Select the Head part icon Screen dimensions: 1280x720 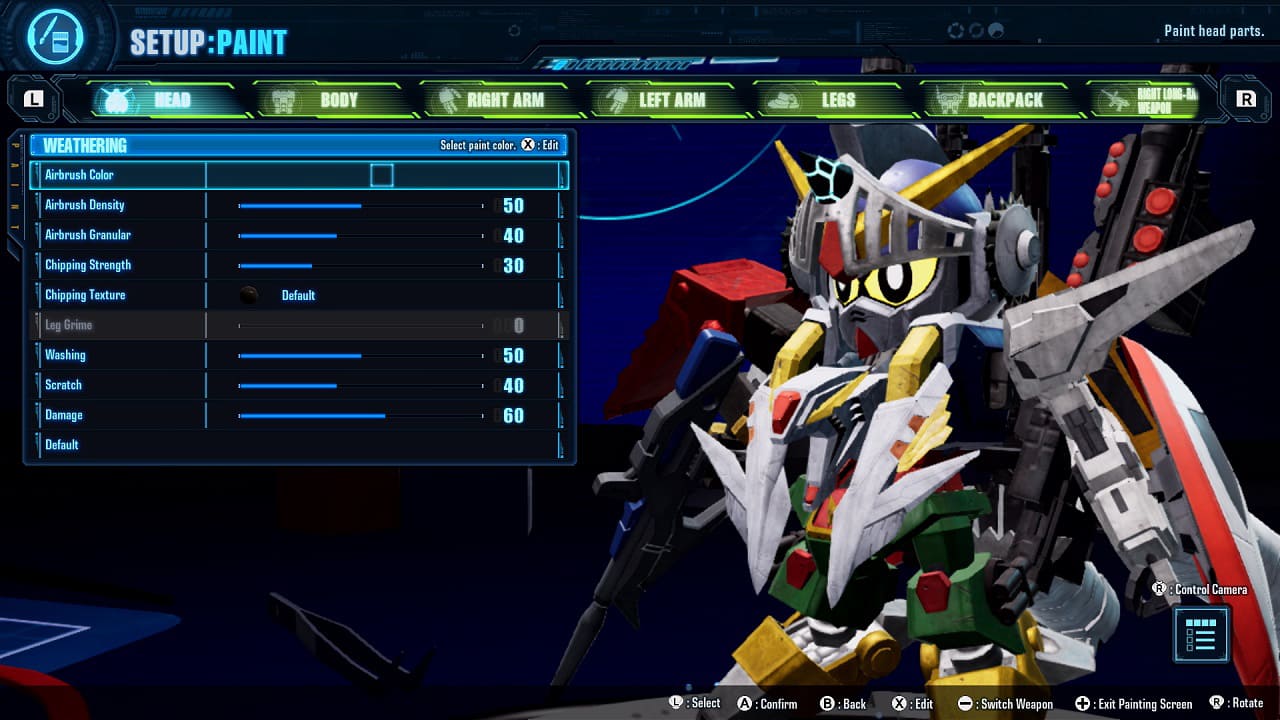pos(117,99)
